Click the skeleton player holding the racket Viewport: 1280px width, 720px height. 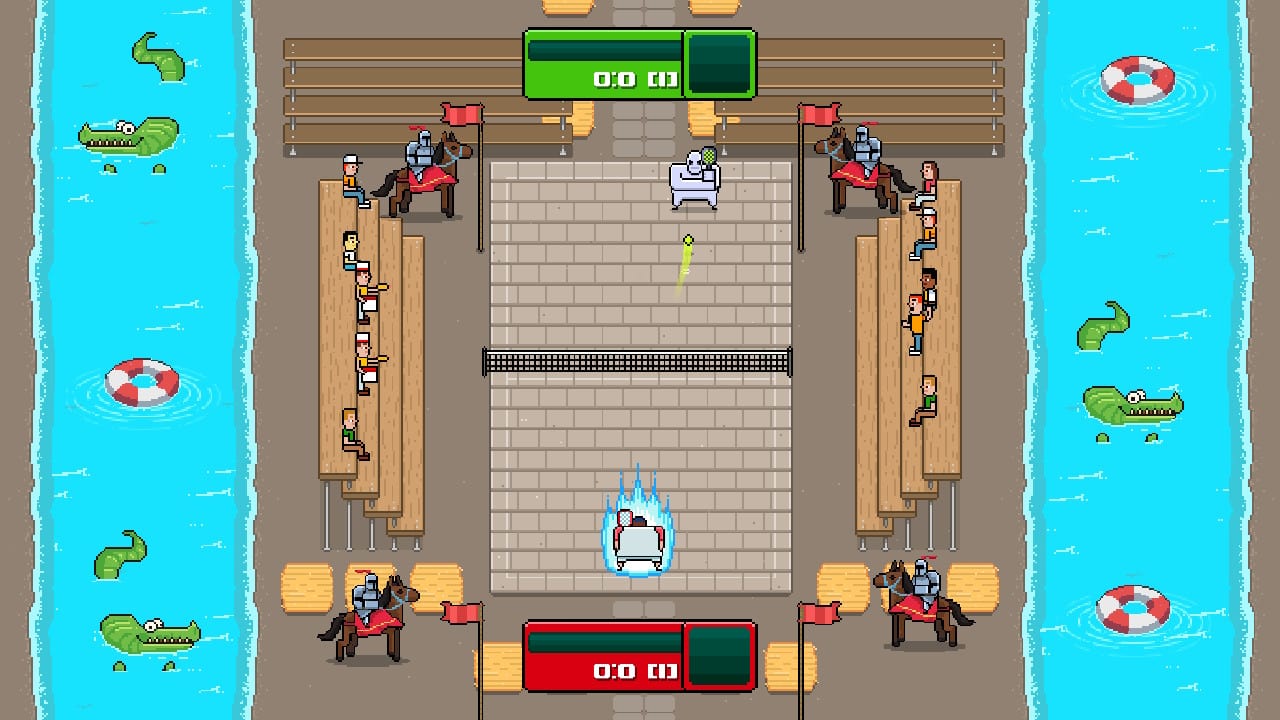click(x=691, y=180)
